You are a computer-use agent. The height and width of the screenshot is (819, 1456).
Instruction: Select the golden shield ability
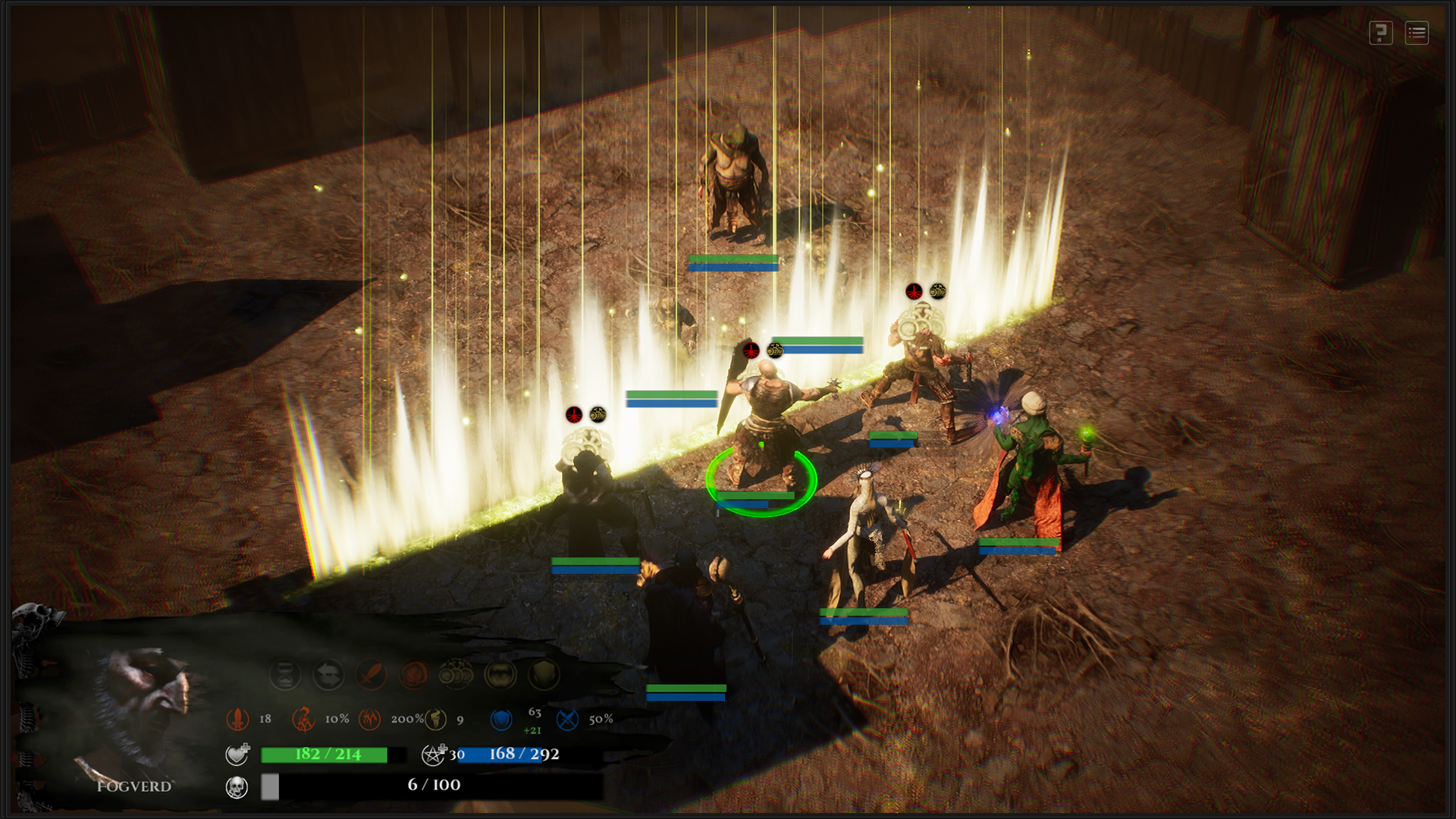pos(543,674)
